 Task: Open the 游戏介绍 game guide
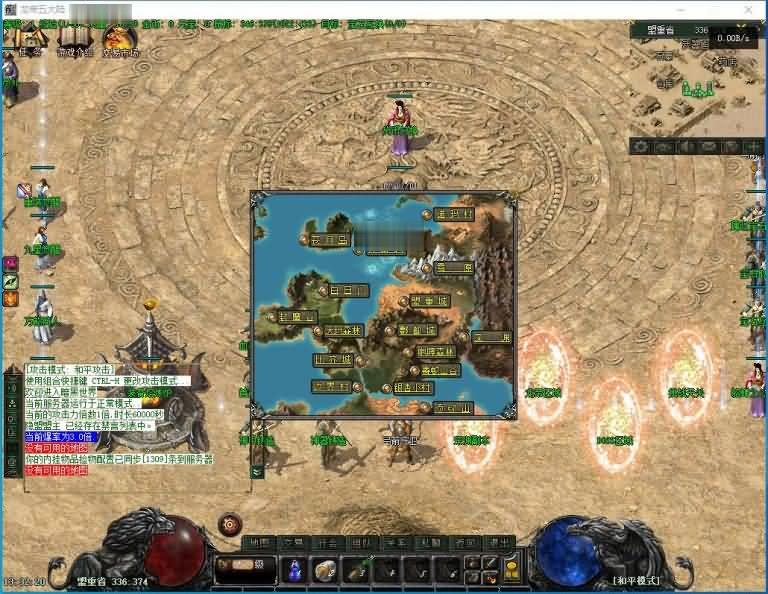coord(75,43)
